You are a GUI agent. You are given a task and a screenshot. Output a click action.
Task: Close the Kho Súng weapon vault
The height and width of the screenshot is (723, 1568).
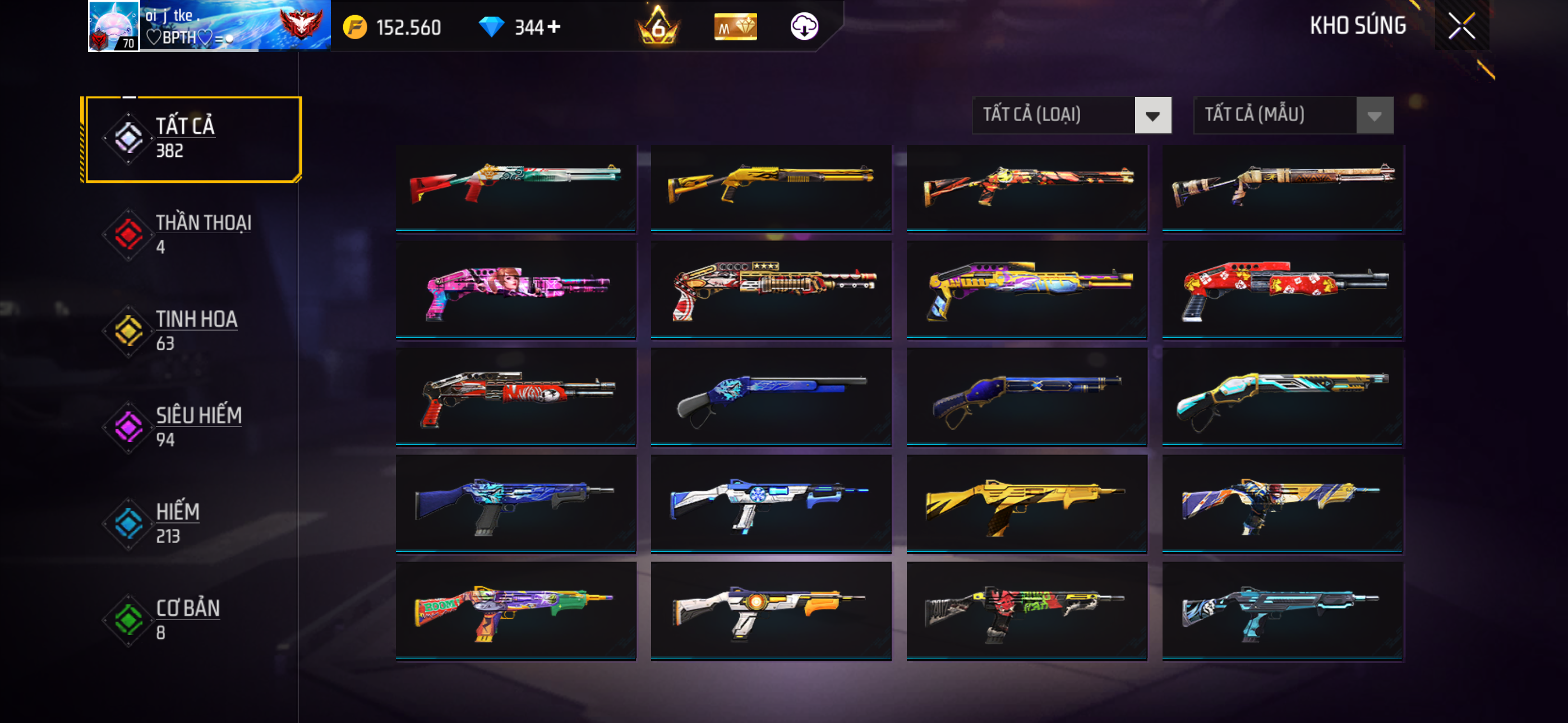(x=1461, y=26)
